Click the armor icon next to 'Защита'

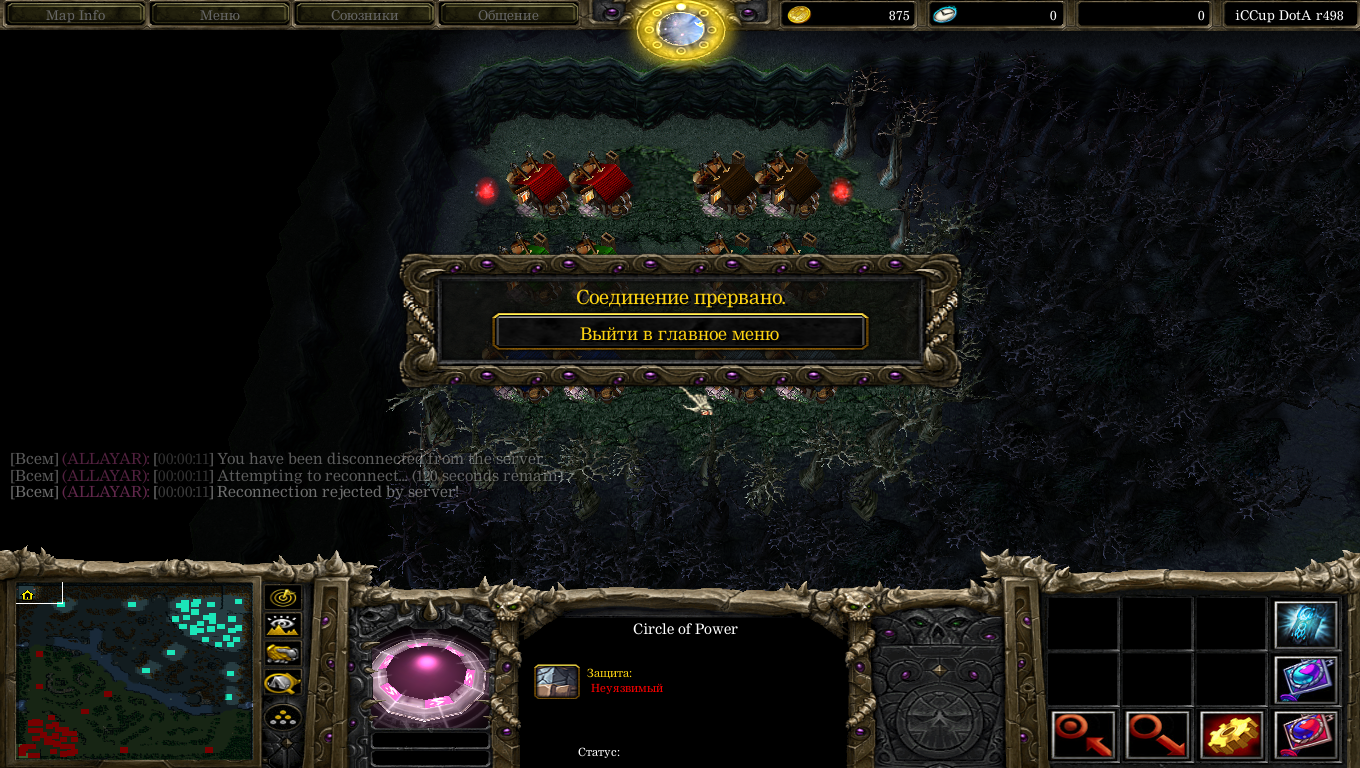(x=557, y=681)
